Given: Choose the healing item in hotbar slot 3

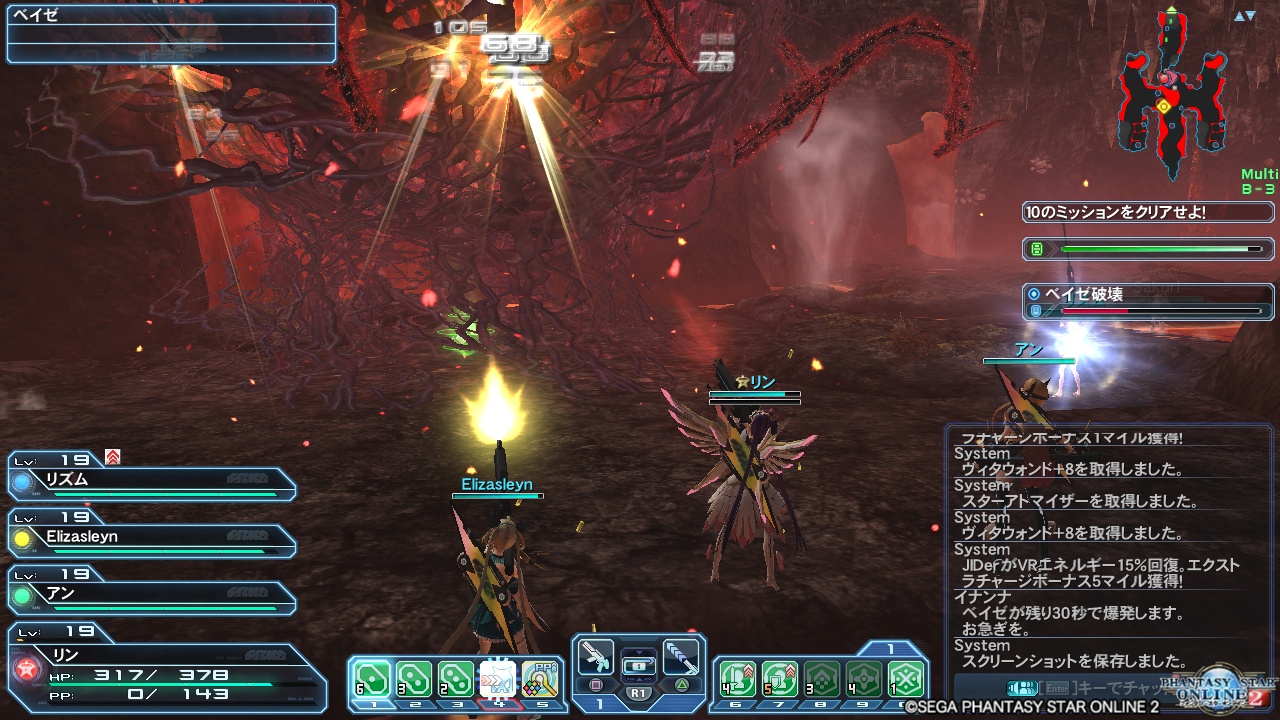Looking at the screenshot, I should pos(455,679).
